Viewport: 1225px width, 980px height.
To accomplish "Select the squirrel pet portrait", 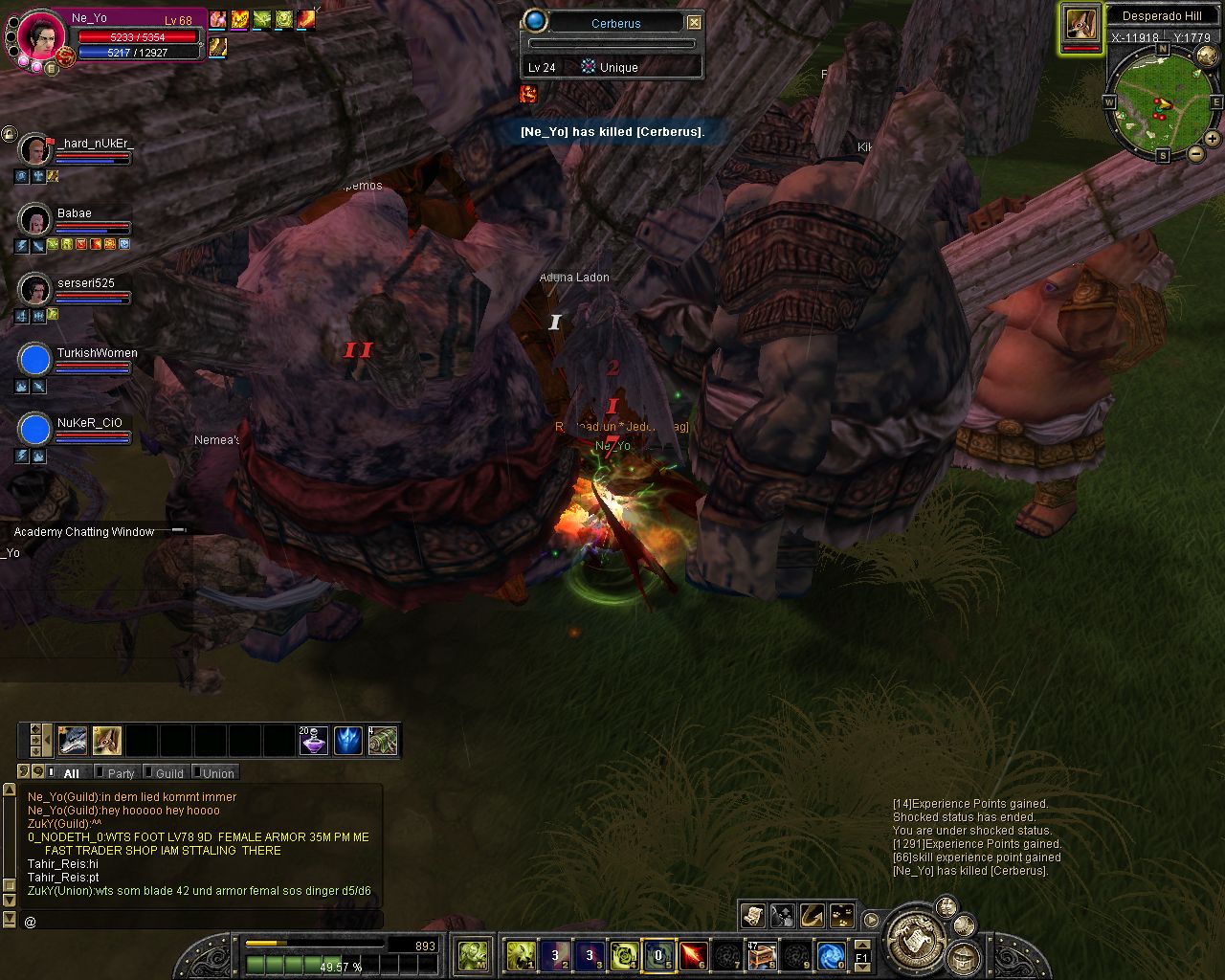I will (x=1081, y=24).
